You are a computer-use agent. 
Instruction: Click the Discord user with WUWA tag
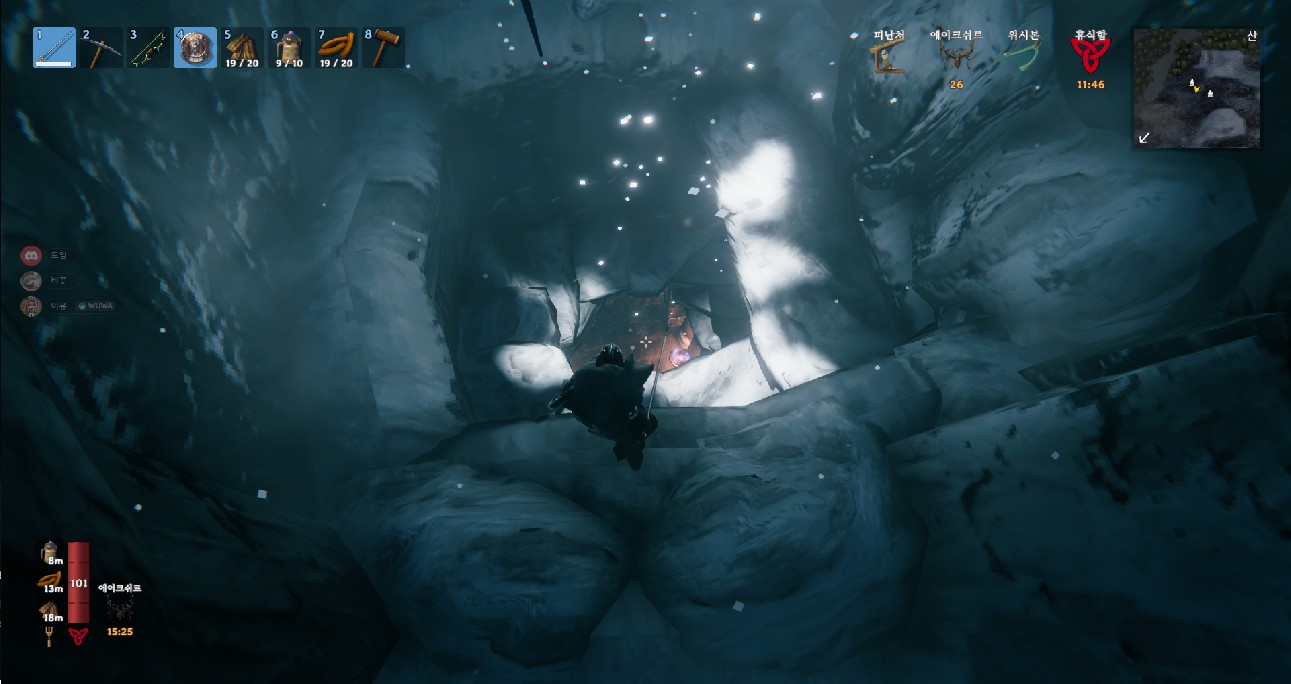point(31,306)
